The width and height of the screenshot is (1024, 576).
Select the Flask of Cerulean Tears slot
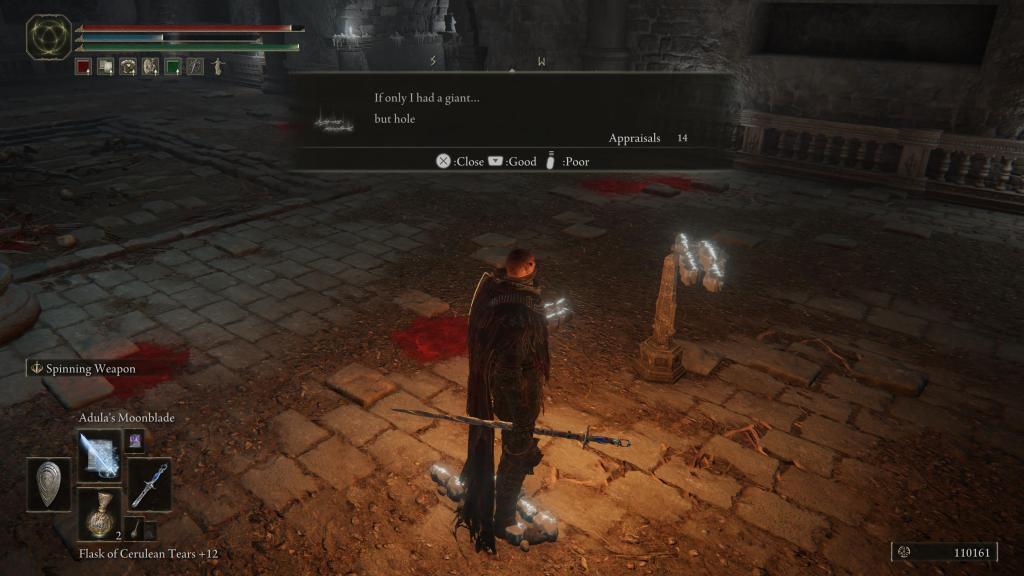coord(99,513)
